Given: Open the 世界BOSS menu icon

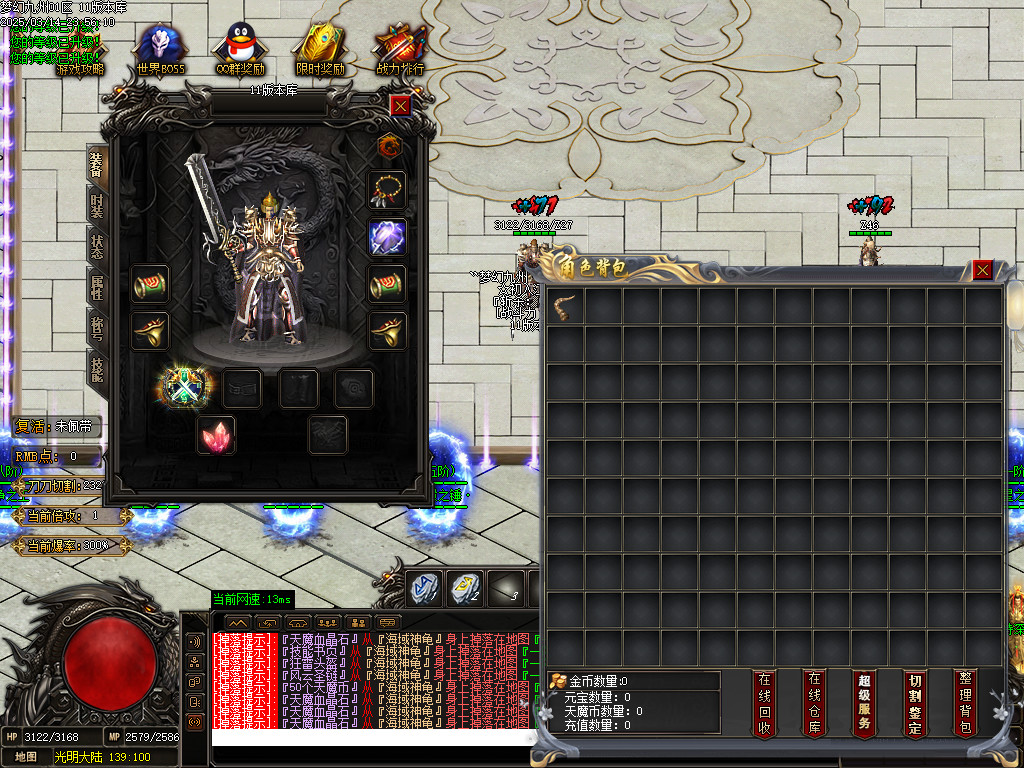Looking at the screenshot, I should click(x=162, y=50).
